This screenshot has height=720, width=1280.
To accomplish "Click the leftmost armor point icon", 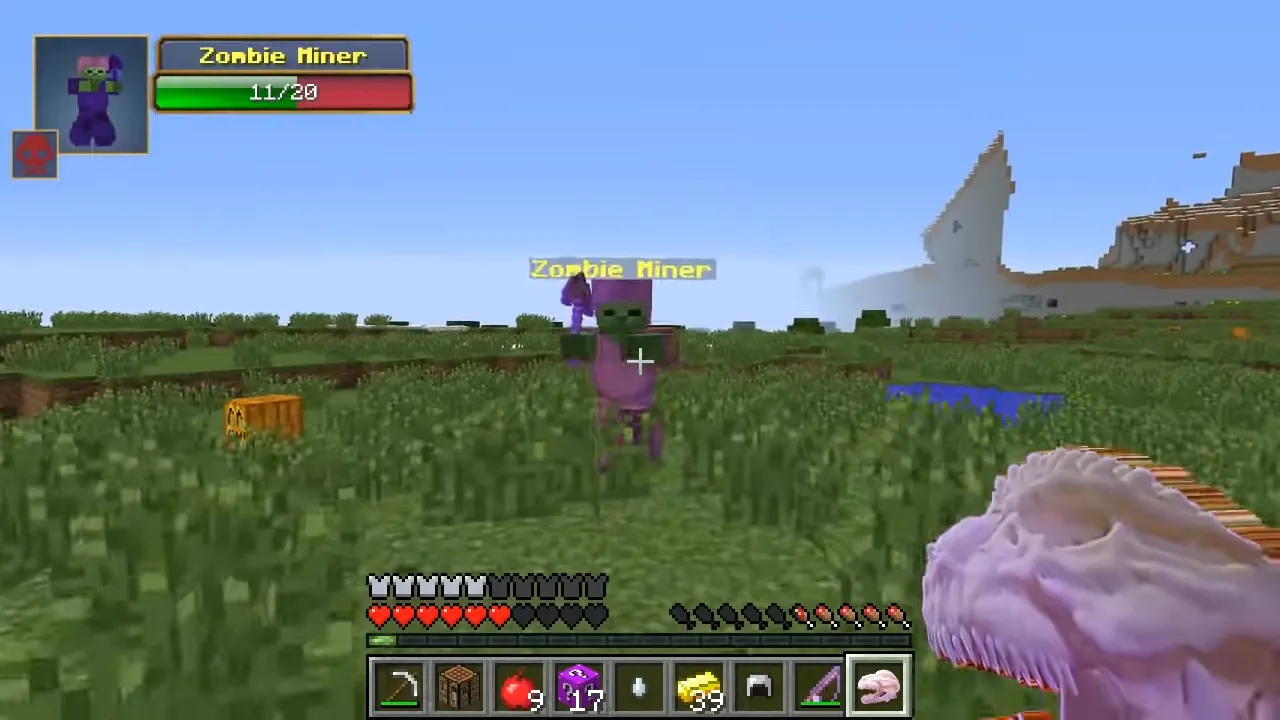I will point(378,586).
